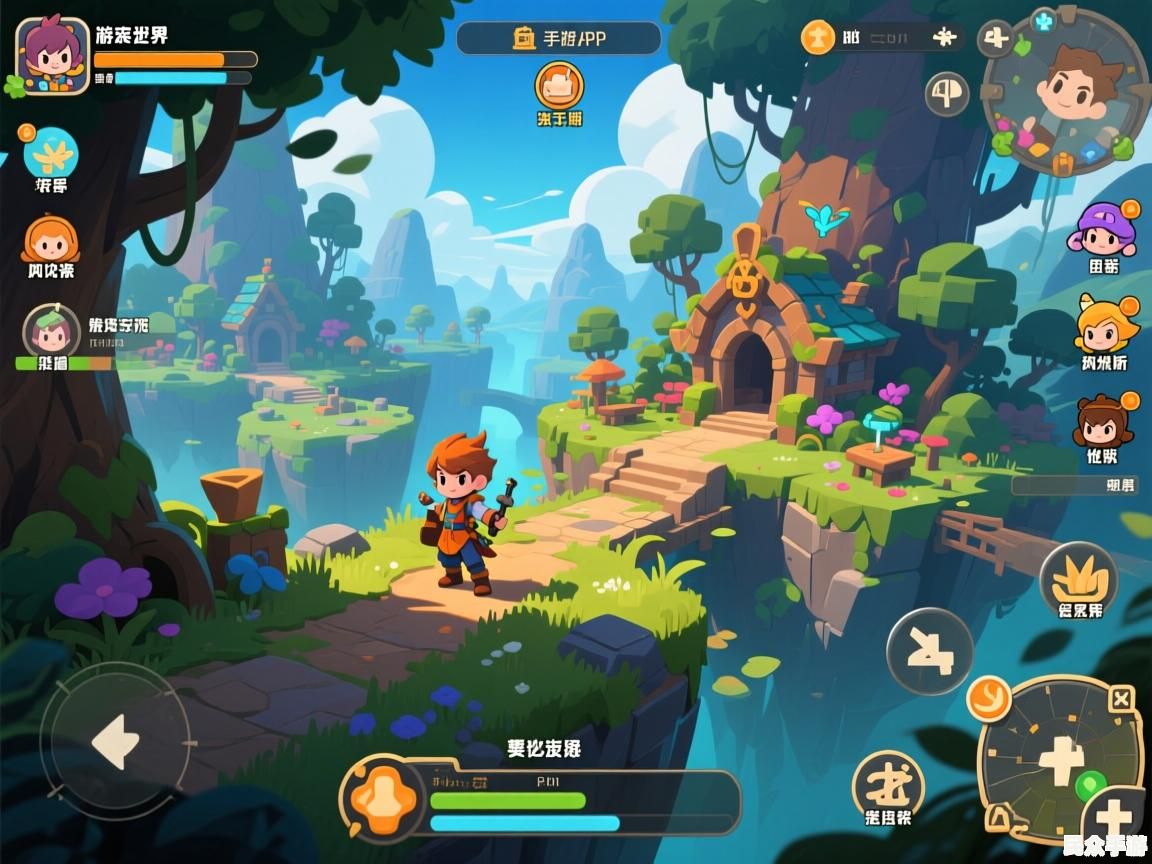Open the purple-haired player portrait in the corner
Screen dimensions: 1152x864
52,56
